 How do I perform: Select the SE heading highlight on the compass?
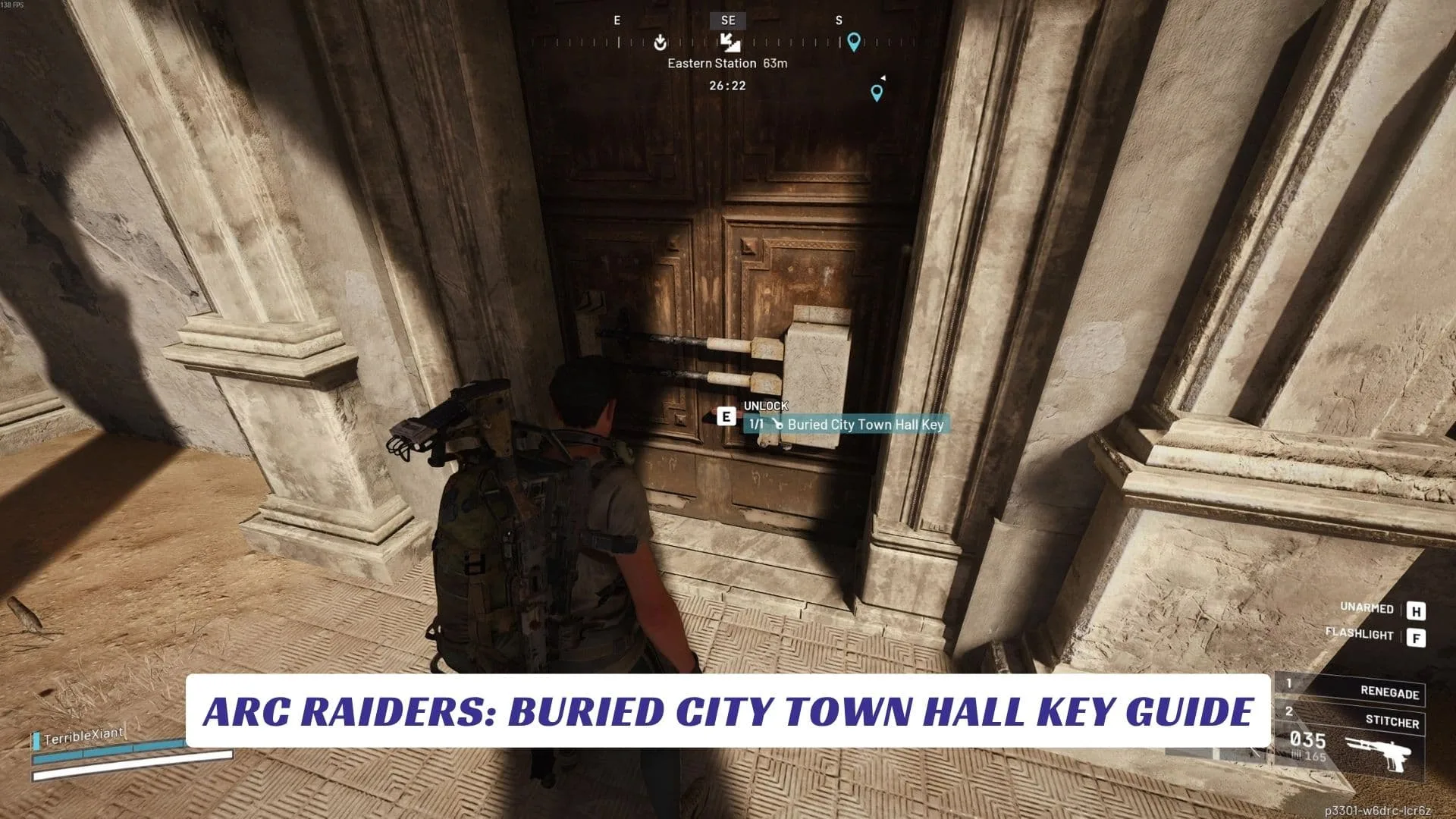(x=729, y=21)
